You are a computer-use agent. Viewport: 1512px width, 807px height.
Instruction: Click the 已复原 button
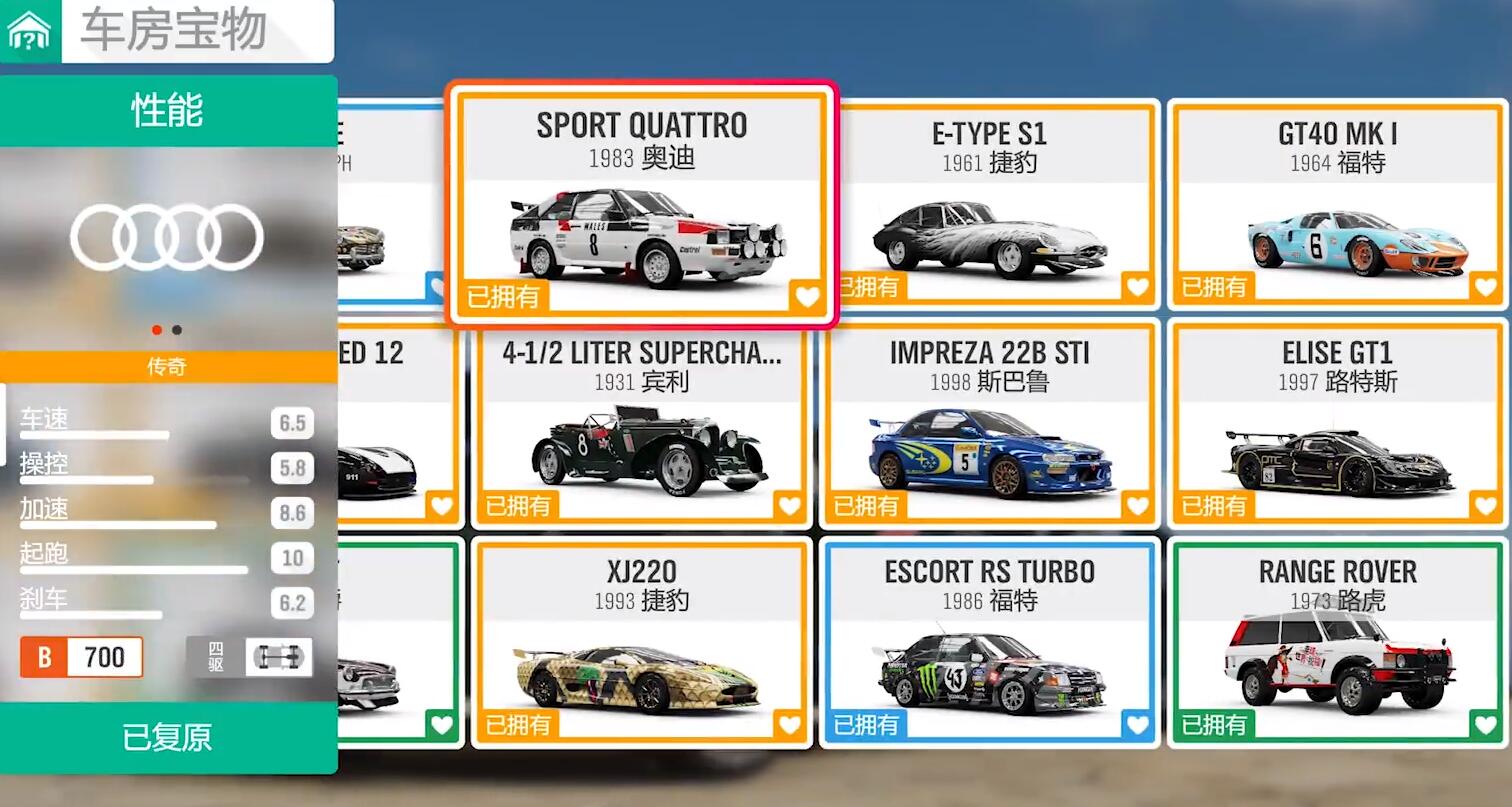tap(167, 738)
